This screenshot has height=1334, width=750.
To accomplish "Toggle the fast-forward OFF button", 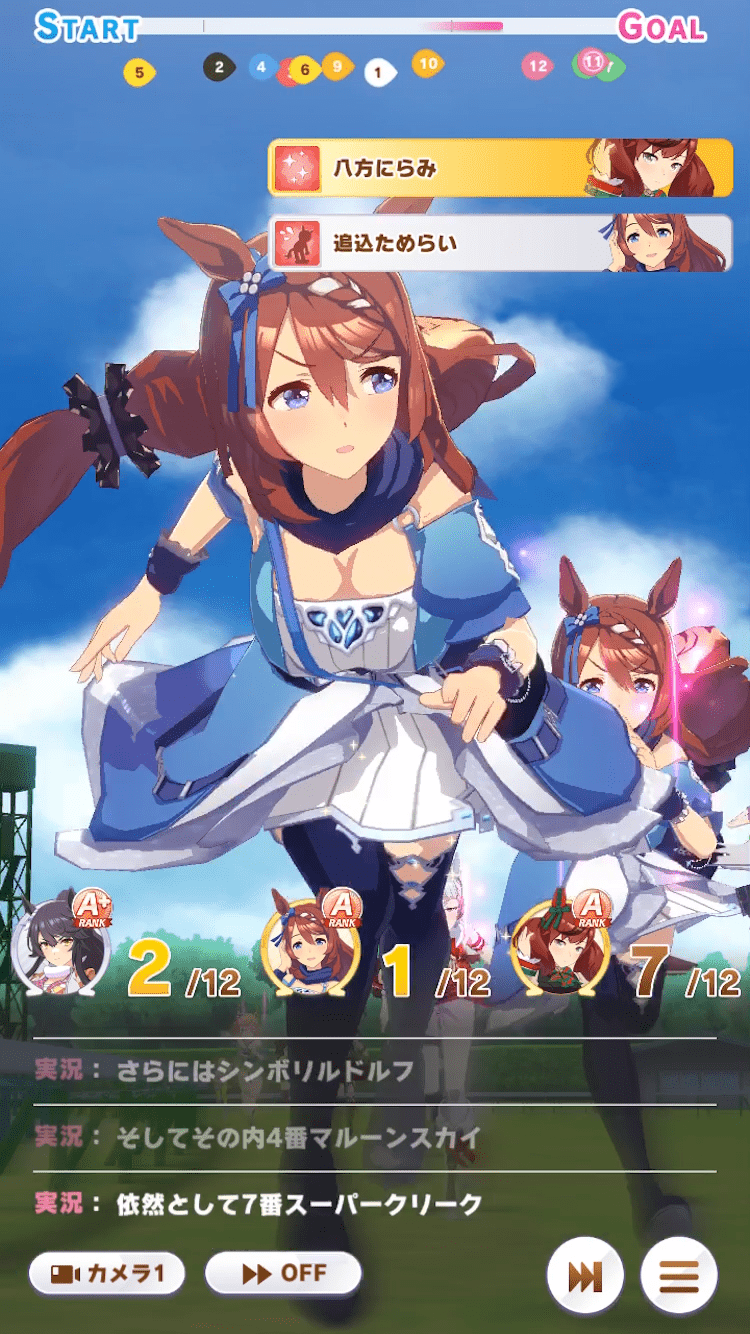I will click(283, 1273).
